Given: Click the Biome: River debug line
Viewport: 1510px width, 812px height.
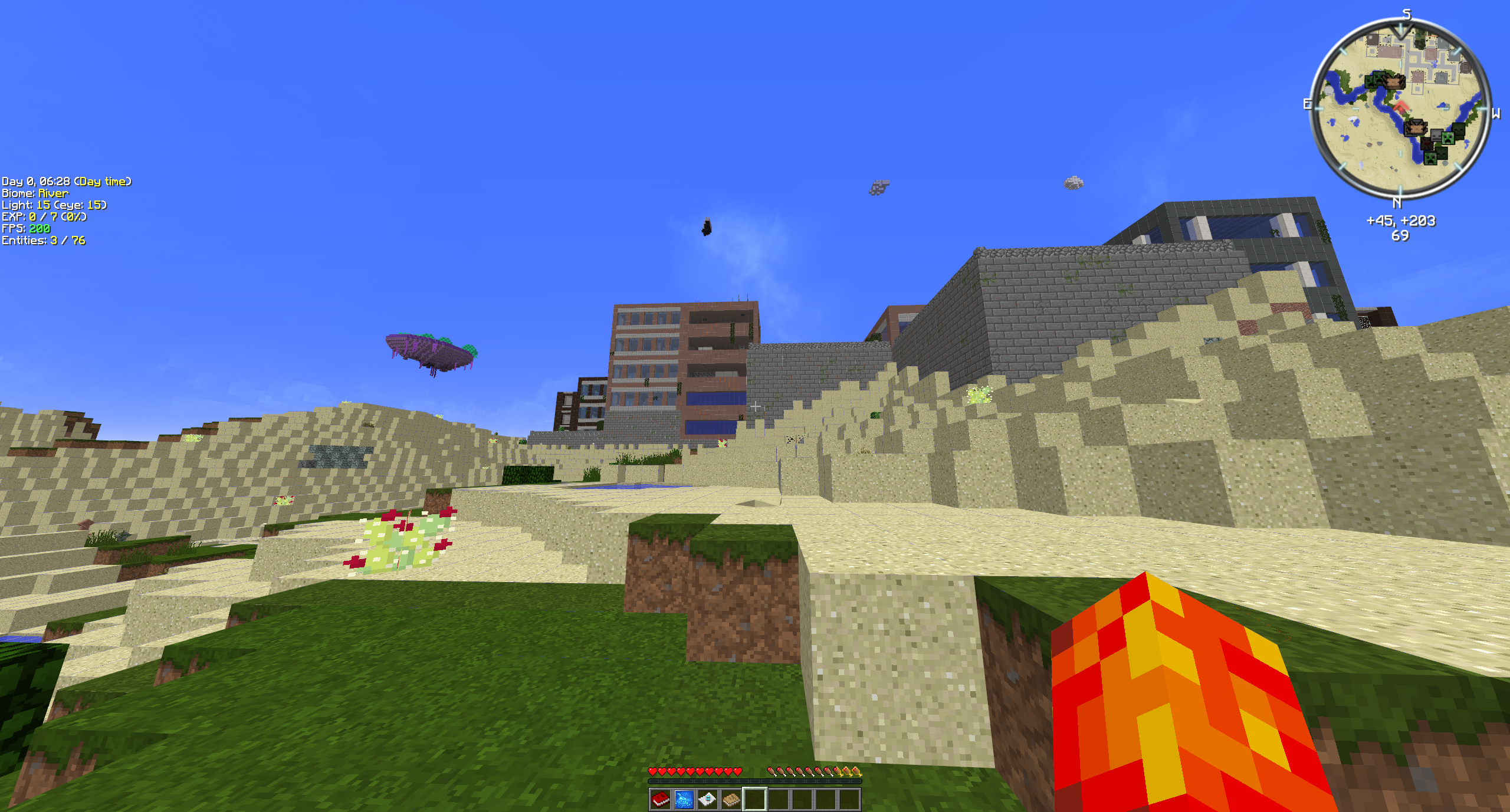Looking at the screenshot, I should (x=35, y=193).
